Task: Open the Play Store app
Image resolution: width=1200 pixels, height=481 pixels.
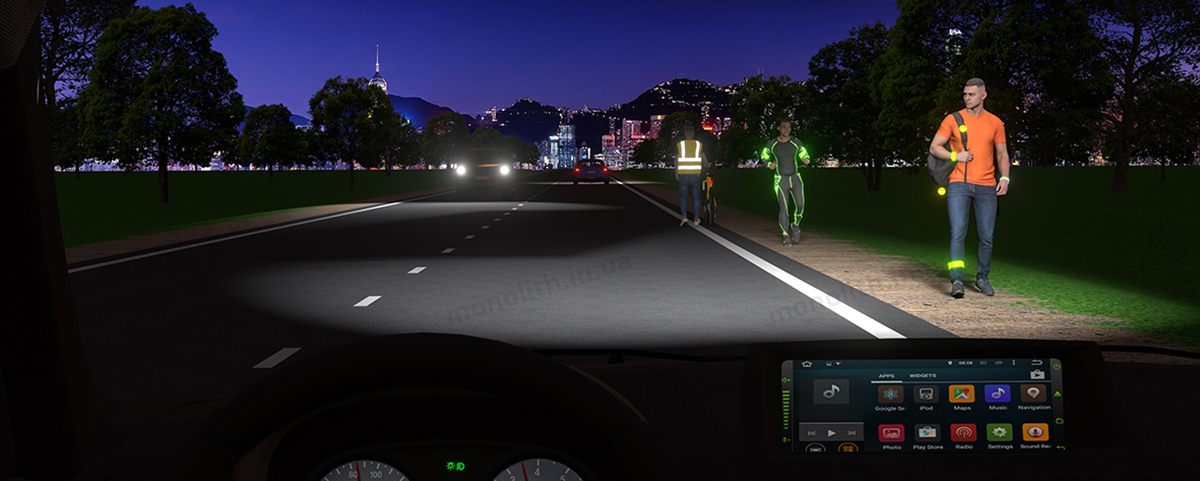Action: coord(927,433)
